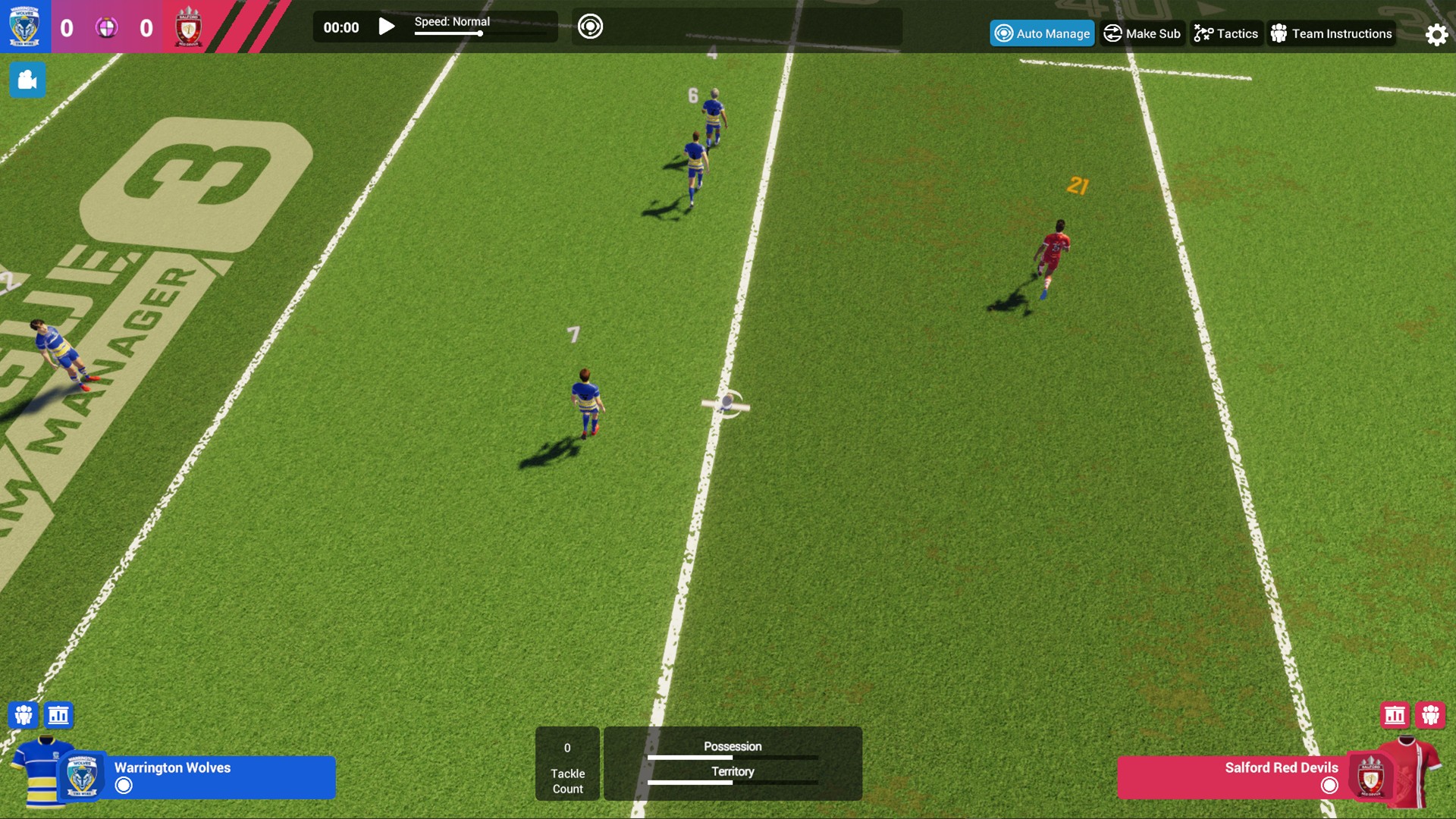This screenshot has height=819, width=1456.
Task: Open the settings gear menu
Action: [x=1435, y=34]
